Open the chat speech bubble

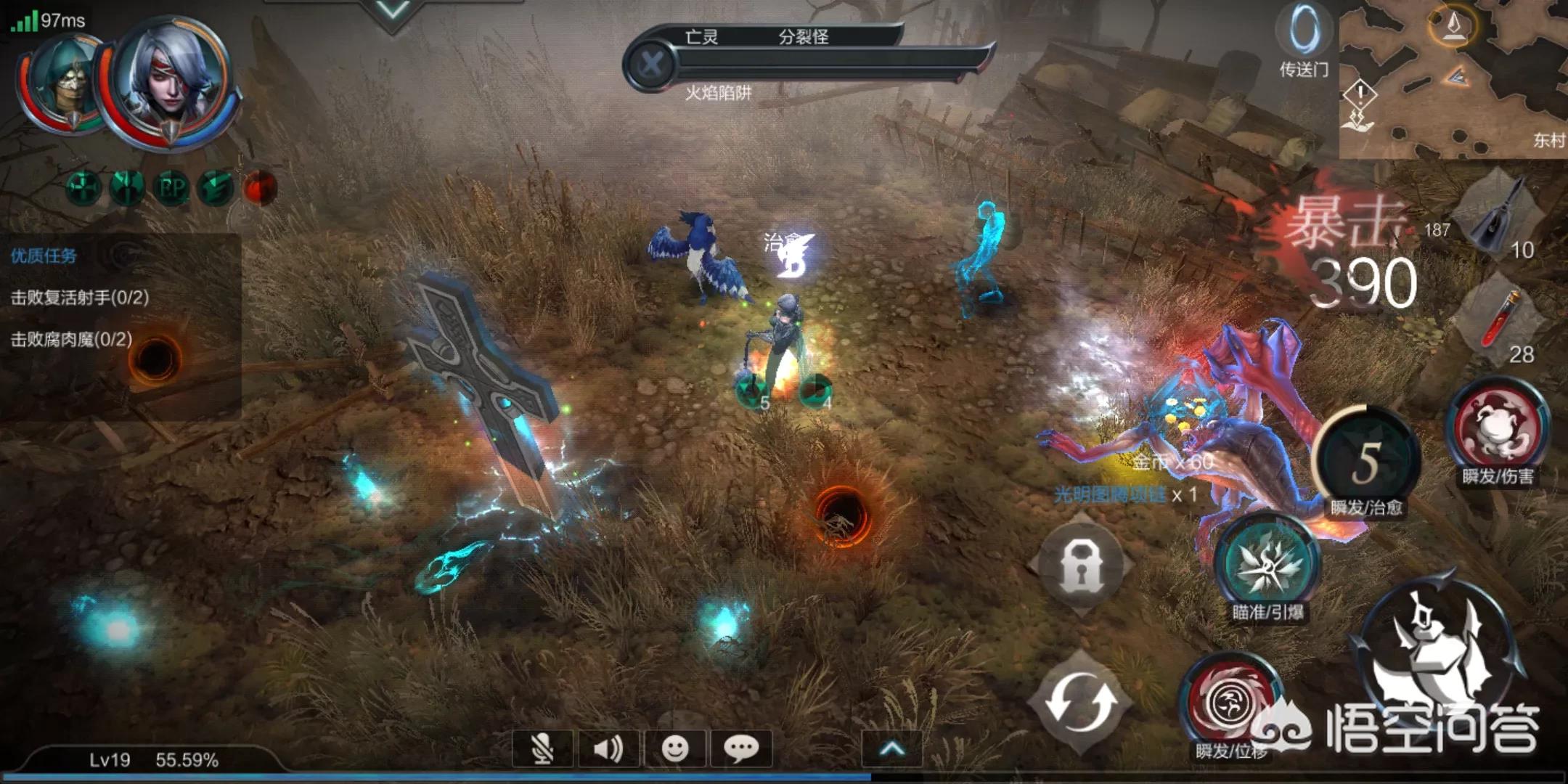click(741, 748)
